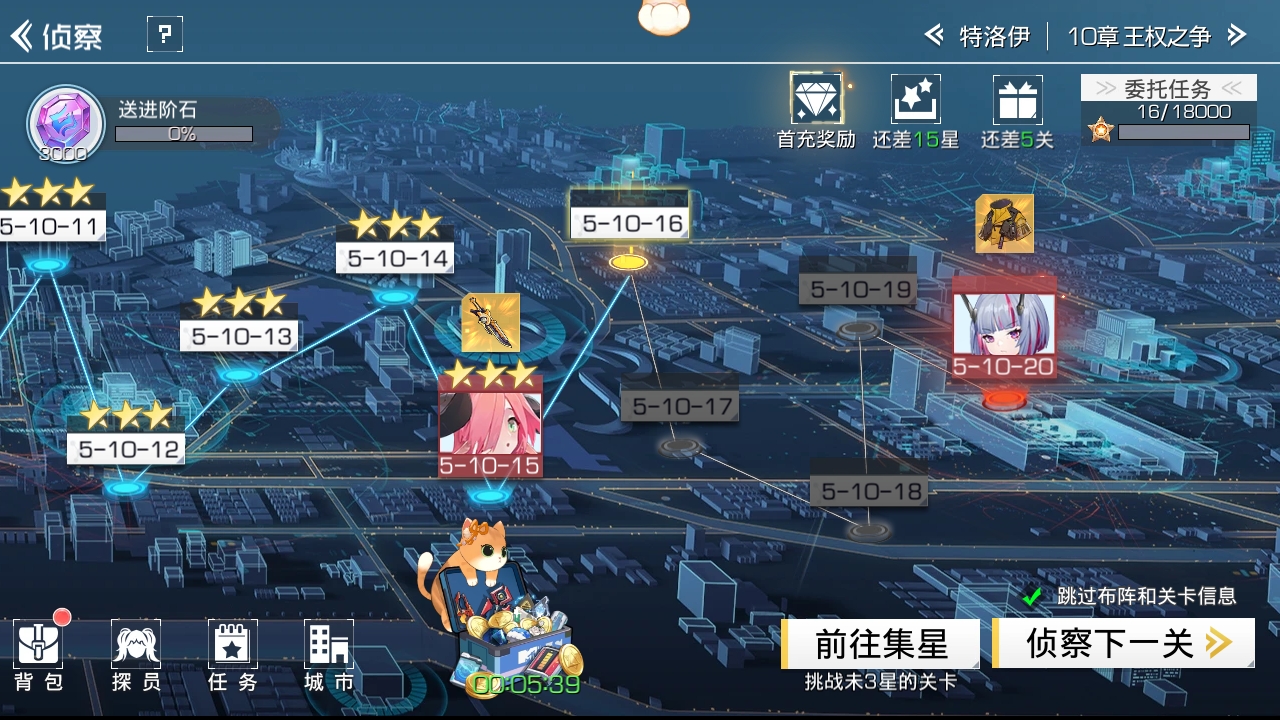This screenshot has height=720, width=1280.
Task: Open the 10章 王权之争 chapter selector
Action: tap(1141, 35)
